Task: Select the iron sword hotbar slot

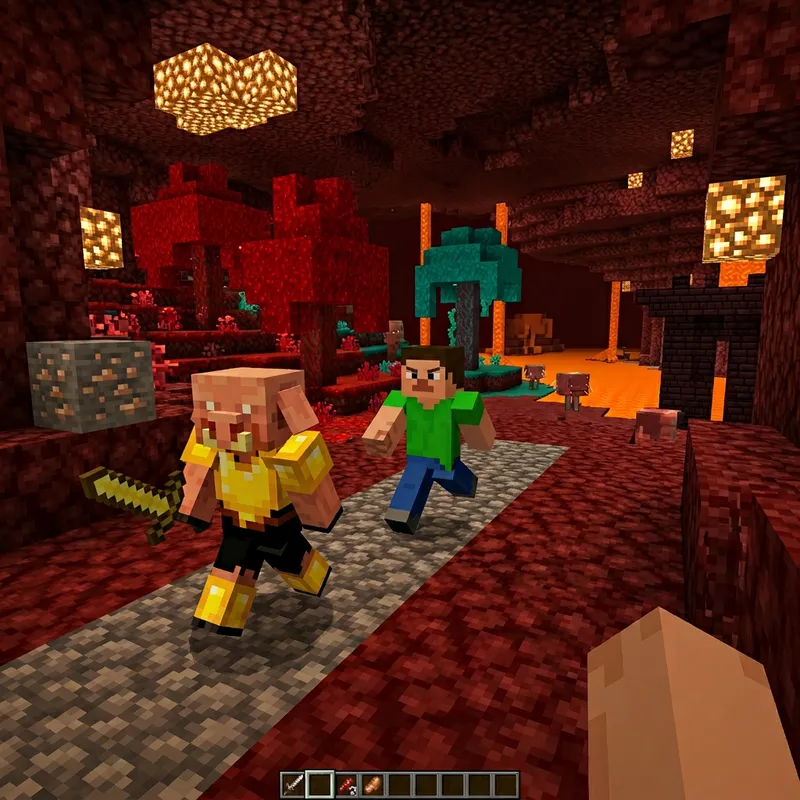Action: point(294,783)
